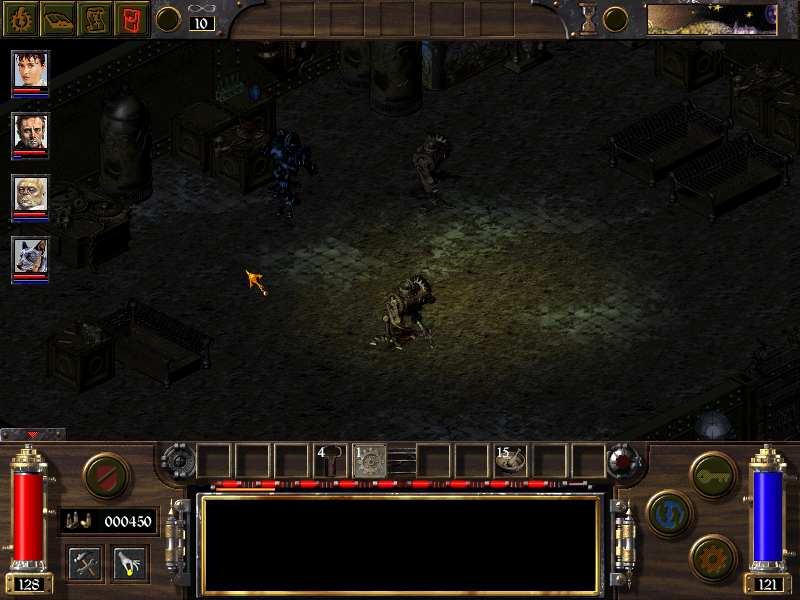Open the crossed tools skills button

pos(85,564)
